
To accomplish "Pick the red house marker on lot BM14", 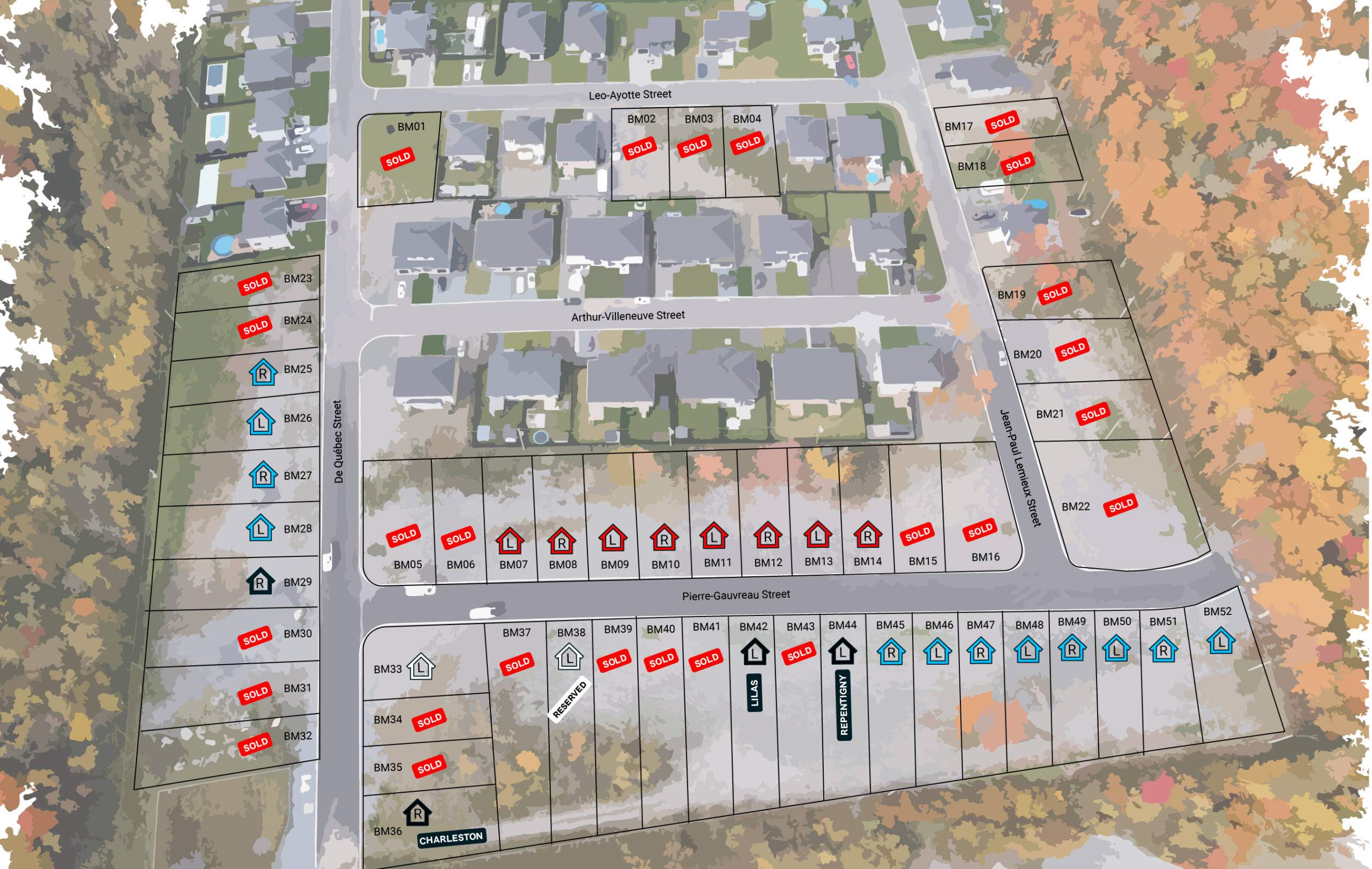I will 868,534.
